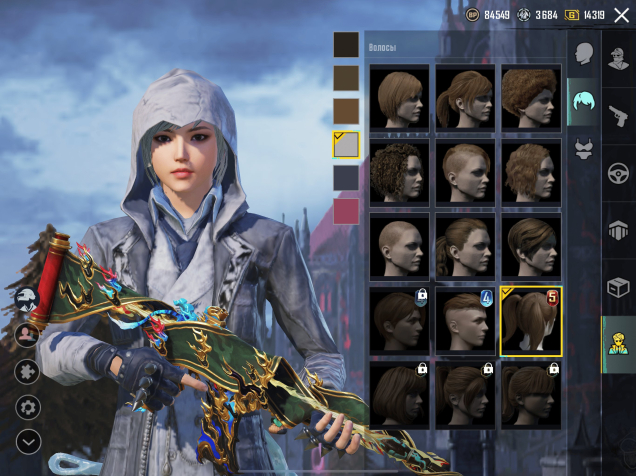The height and width of the screenshot is (476, 636).
Task: Close the appearance screen with the X
Action: click(x=621, y=15)
